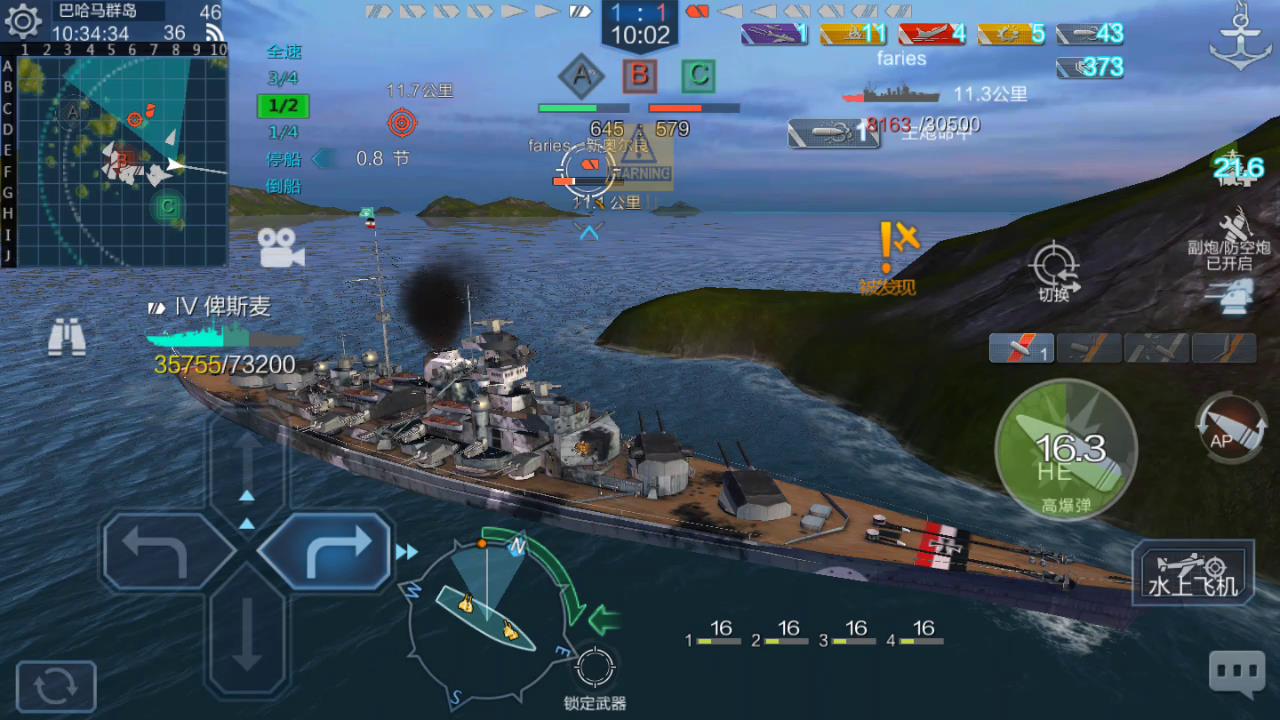Viewport: 1280px width, 720px height.
Task: Launch the 水上飞机 seaplane
Action: 1192,573
